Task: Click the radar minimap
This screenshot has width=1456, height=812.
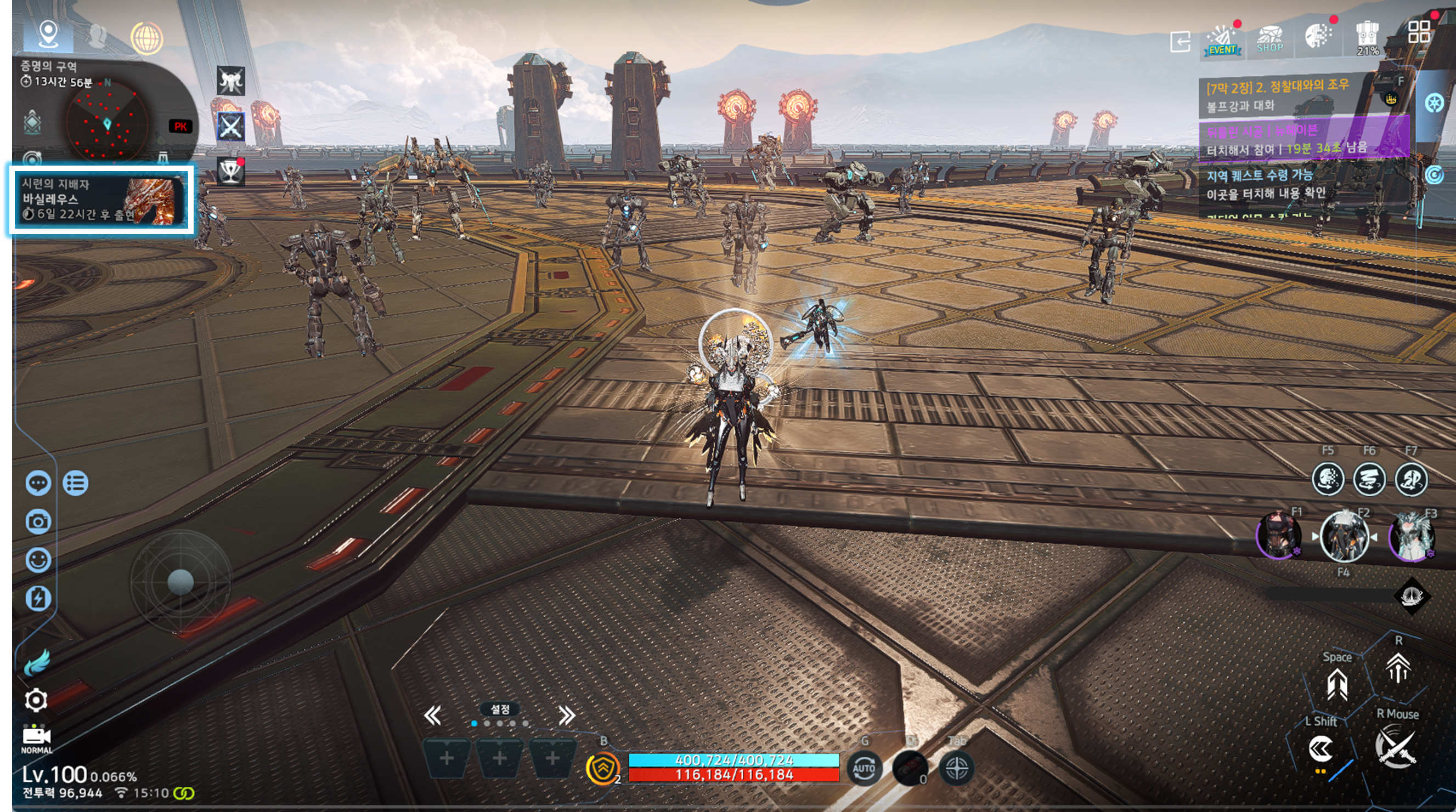Action: point(108,123)
